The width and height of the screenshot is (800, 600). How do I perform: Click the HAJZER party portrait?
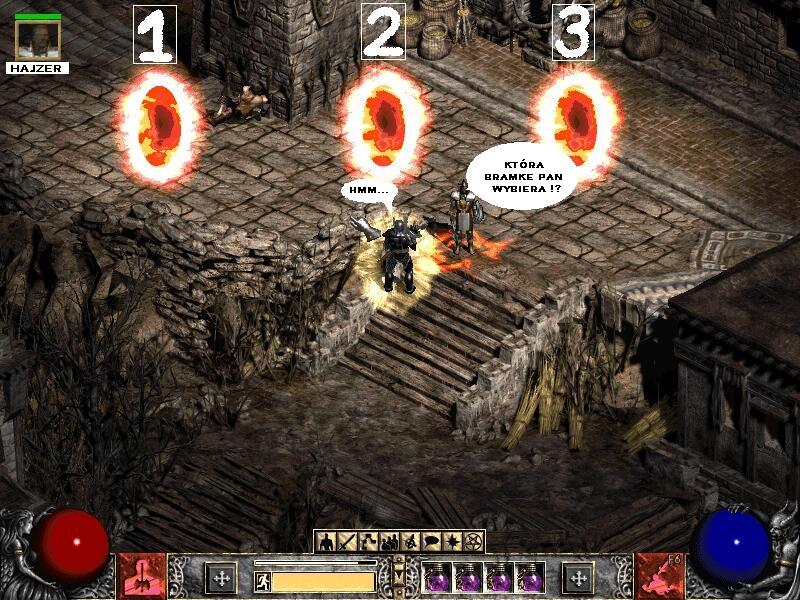38,38
